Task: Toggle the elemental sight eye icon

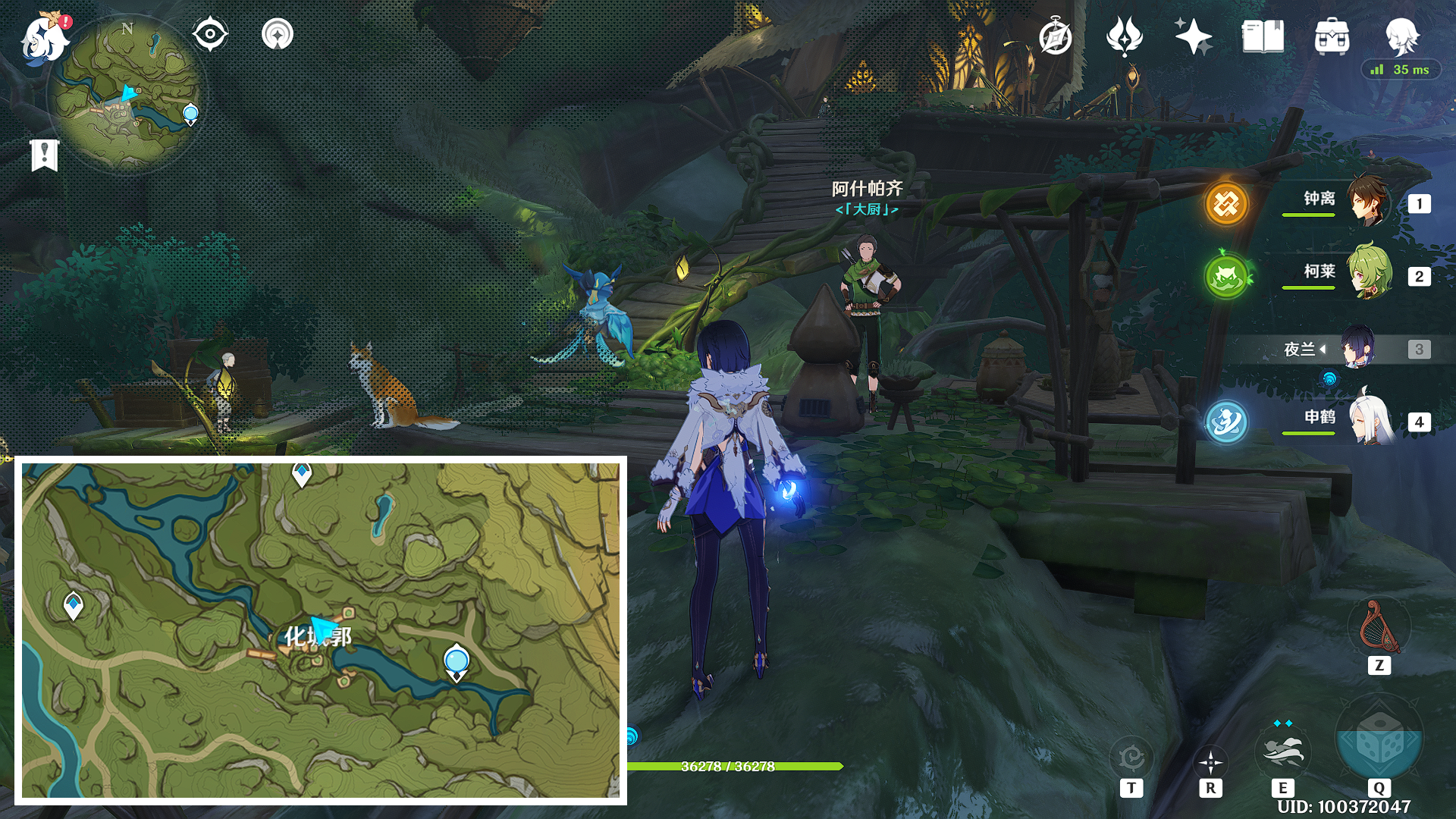Action: click(210, 35)
